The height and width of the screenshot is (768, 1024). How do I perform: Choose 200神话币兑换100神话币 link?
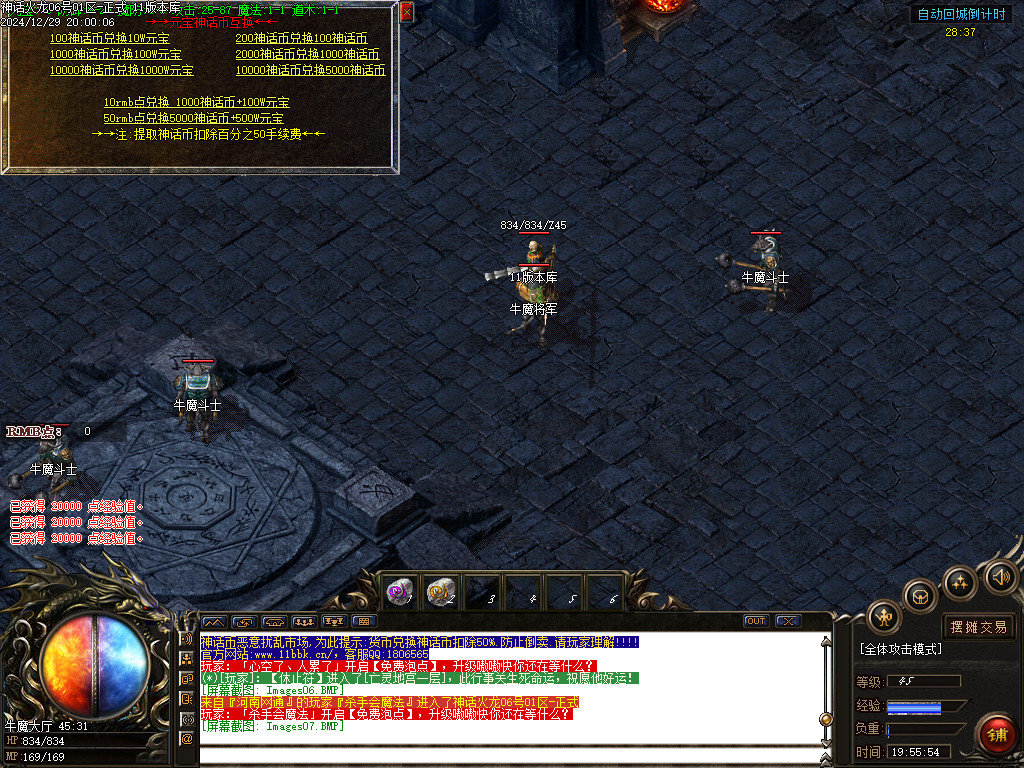click(301, 38)
